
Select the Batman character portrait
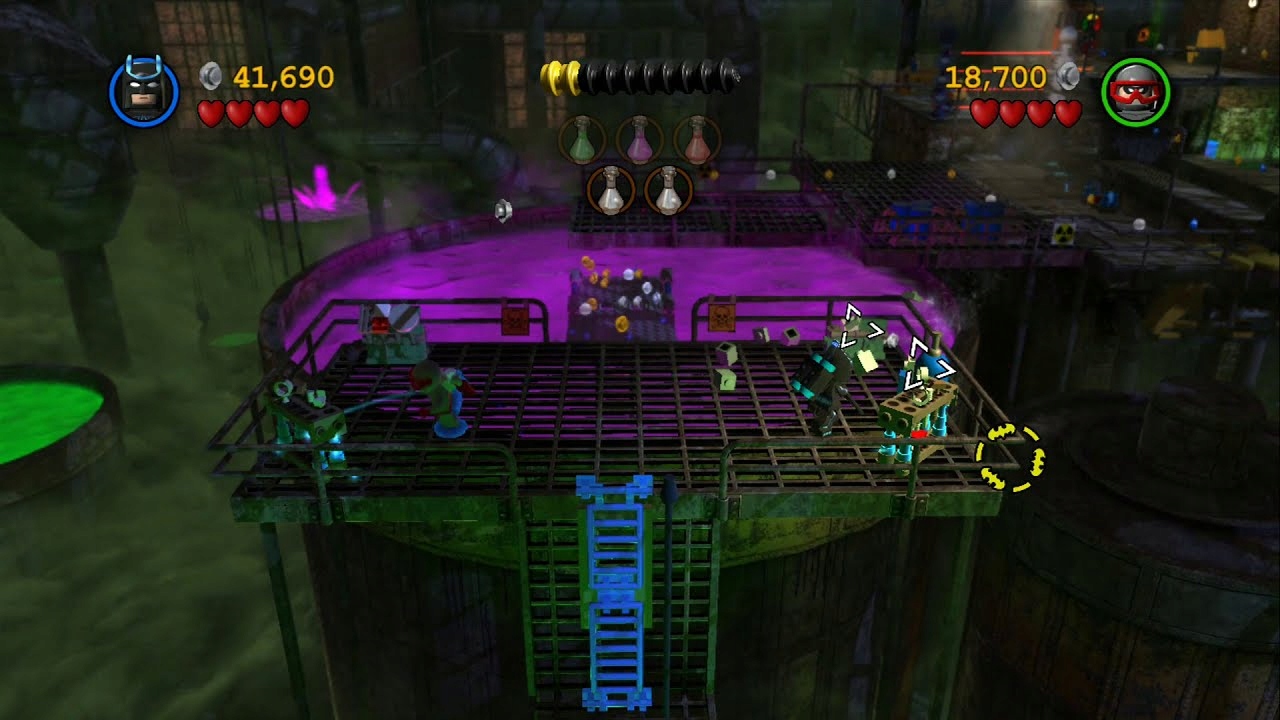(143, 92)
